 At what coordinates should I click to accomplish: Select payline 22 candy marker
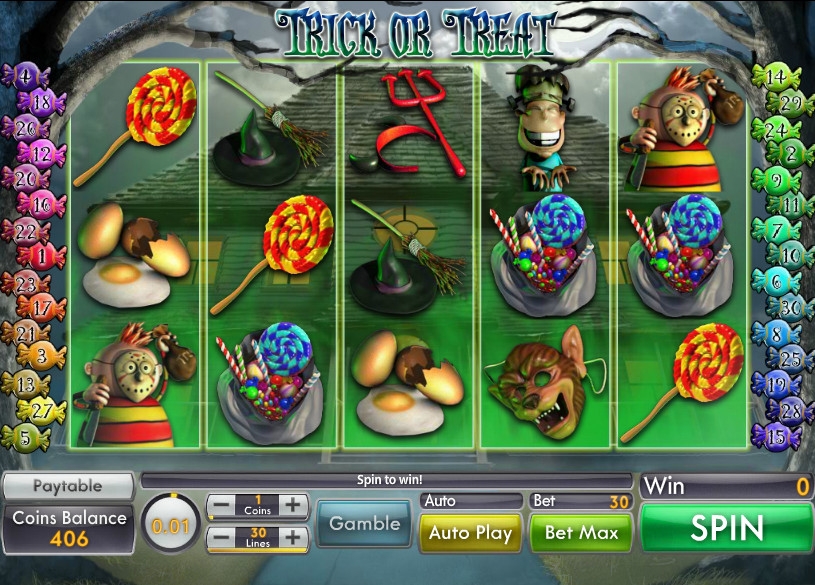(x=22, y=231)
